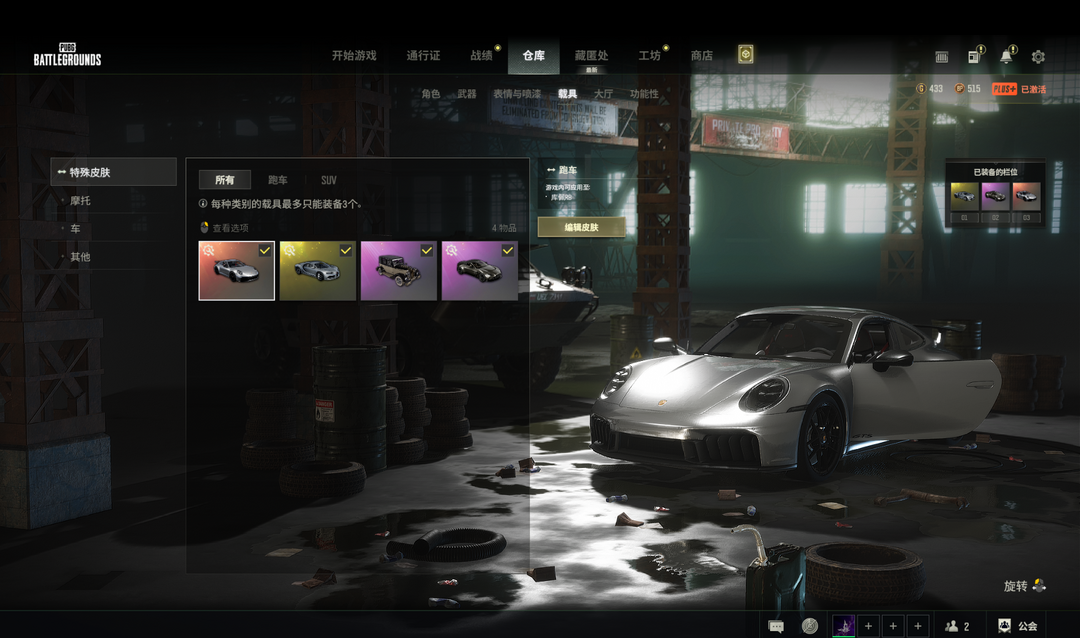Open the chat bubble icon
Screen dimensions: 1080x638
coord(776,626)
